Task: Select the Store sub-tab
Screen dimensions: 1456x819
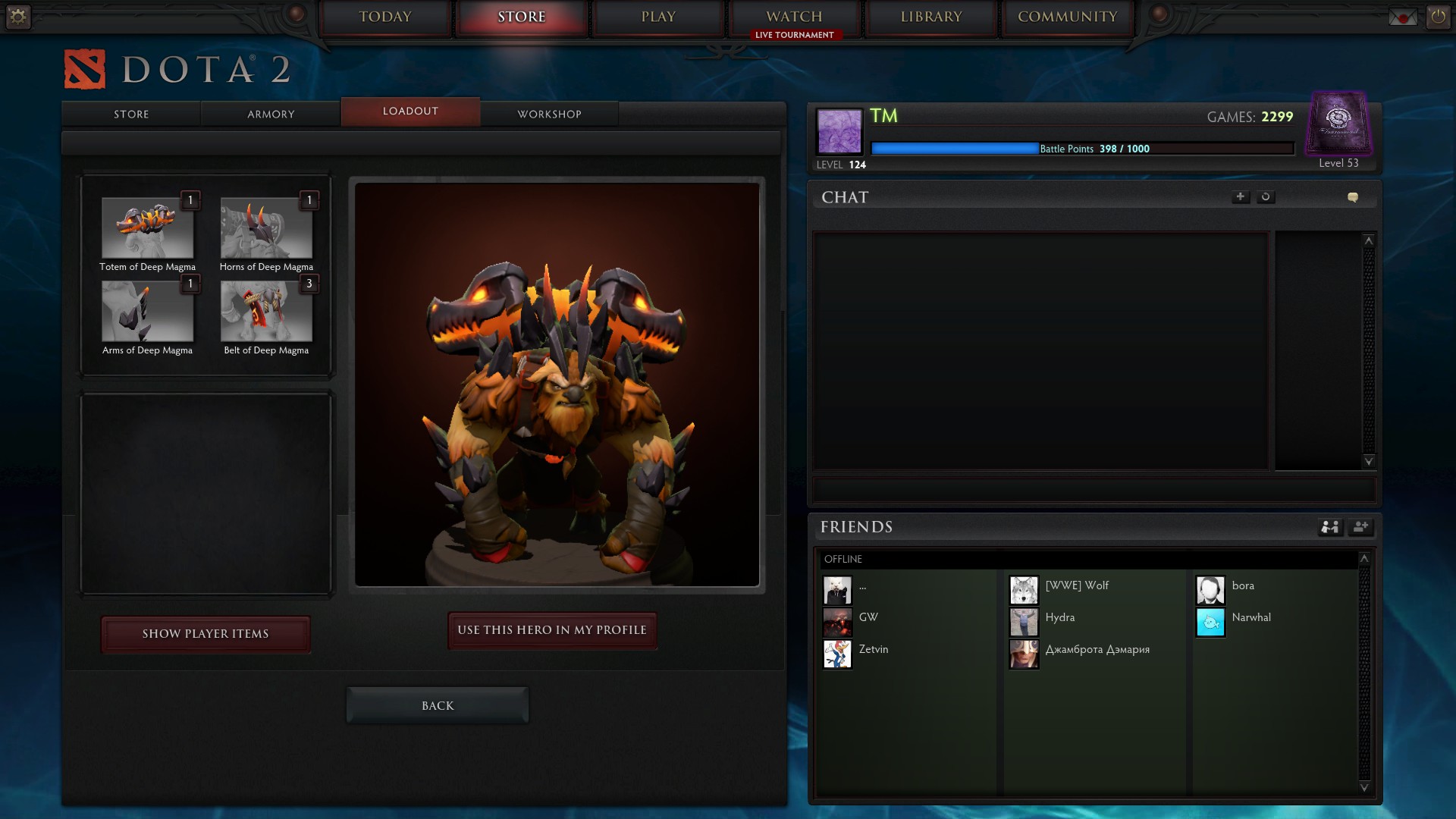Action: (x=131, y=114)
